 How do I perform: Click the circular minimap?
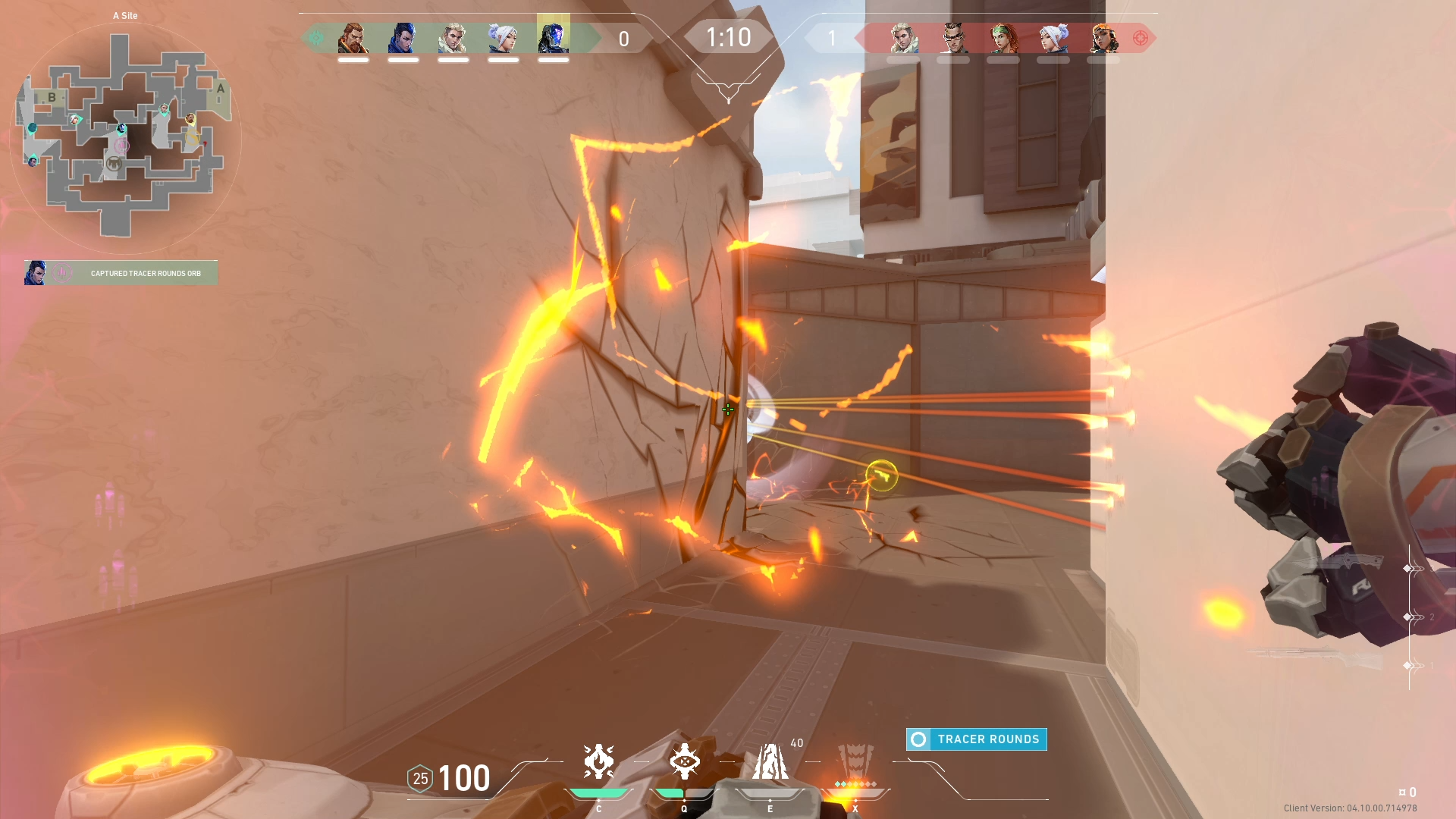[x=125, y=138]
